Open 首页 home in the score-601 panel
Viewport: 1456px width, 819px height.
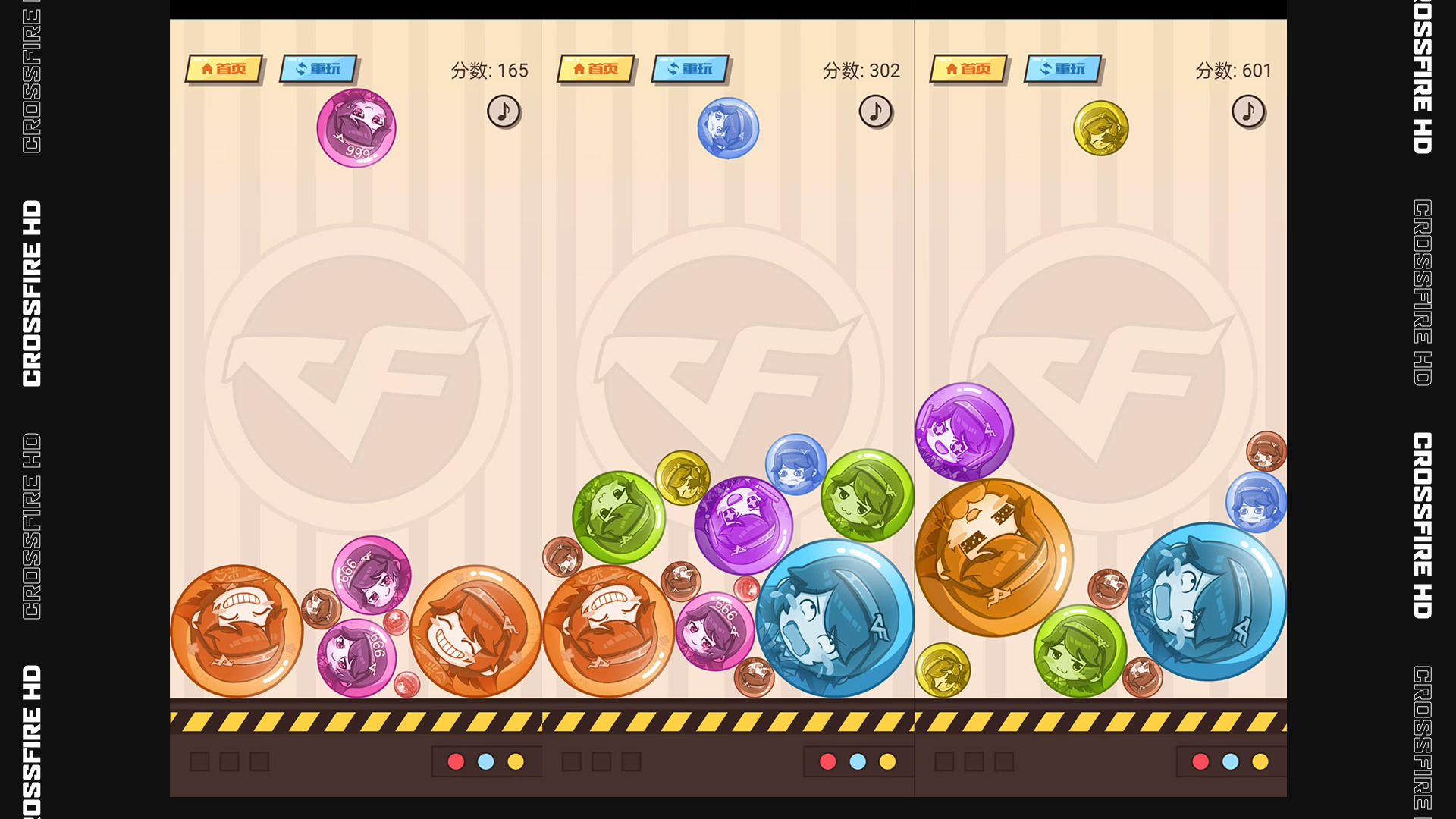pyautogui.click(x=968, y=69)
